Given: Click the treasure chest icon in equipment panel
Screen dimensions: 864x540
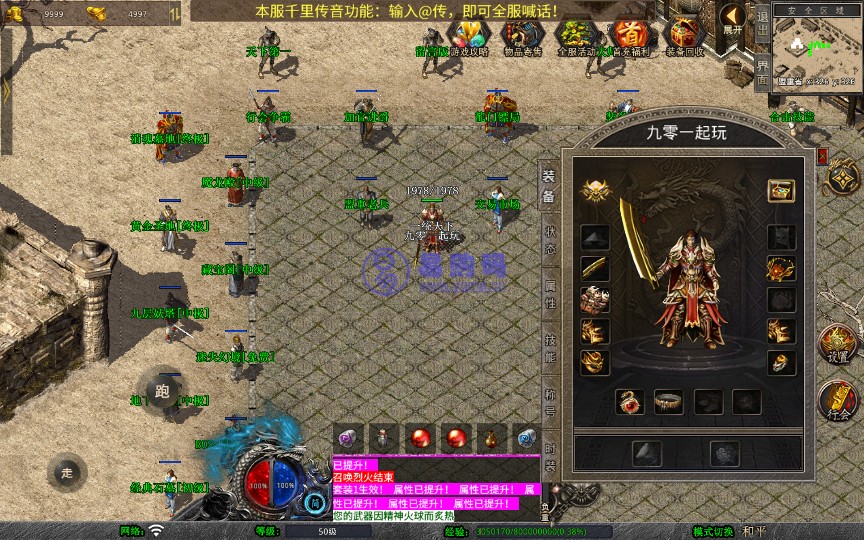Looking at the screenshot, I should 781,190.
